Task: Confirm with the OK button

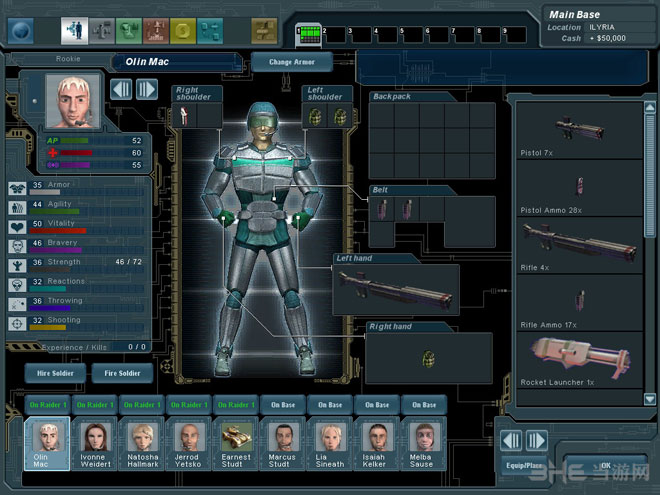Action: [604, 466]
